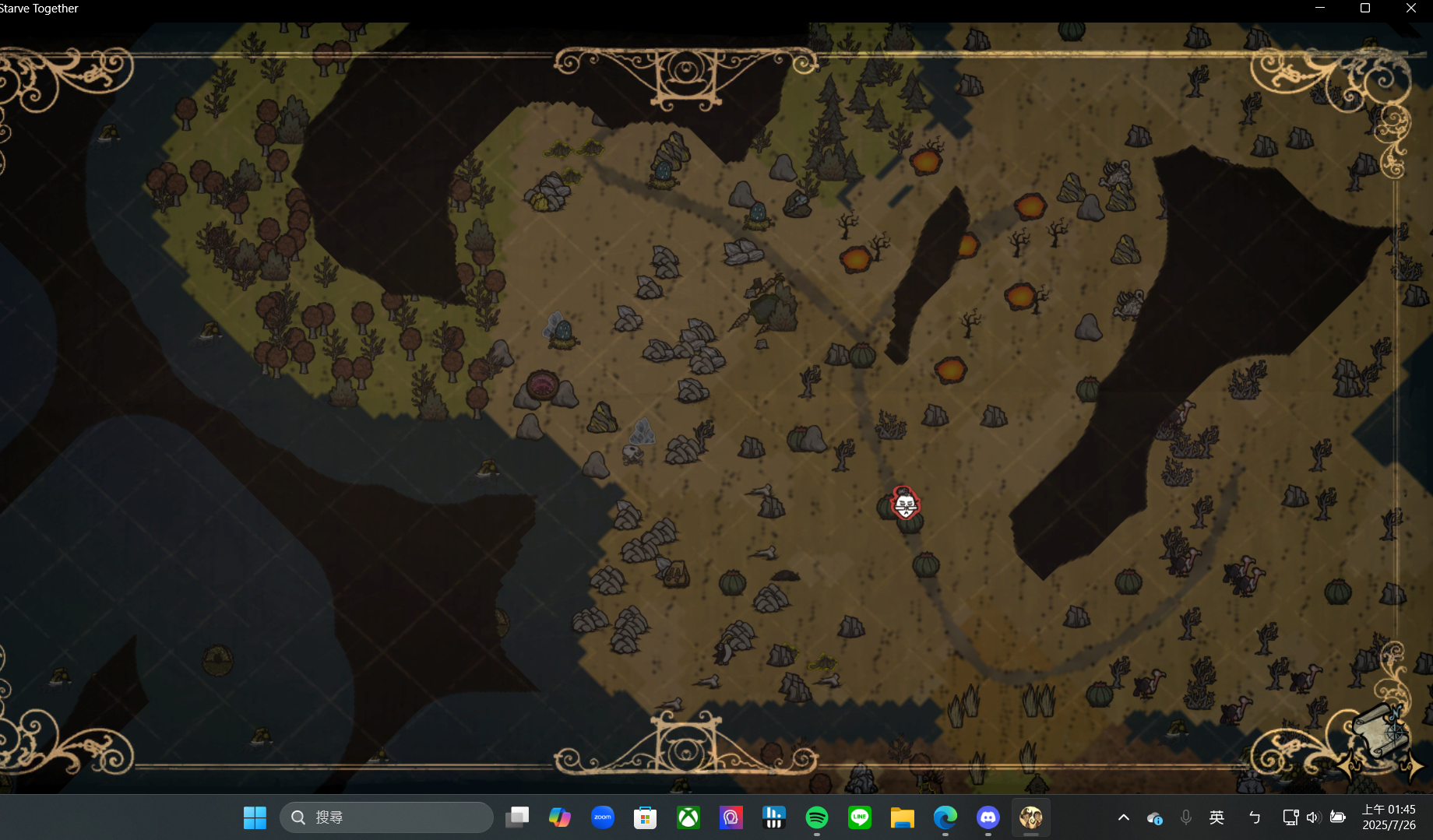
Task: Select the player character marker on the map
Action: [x=905, y=504]
